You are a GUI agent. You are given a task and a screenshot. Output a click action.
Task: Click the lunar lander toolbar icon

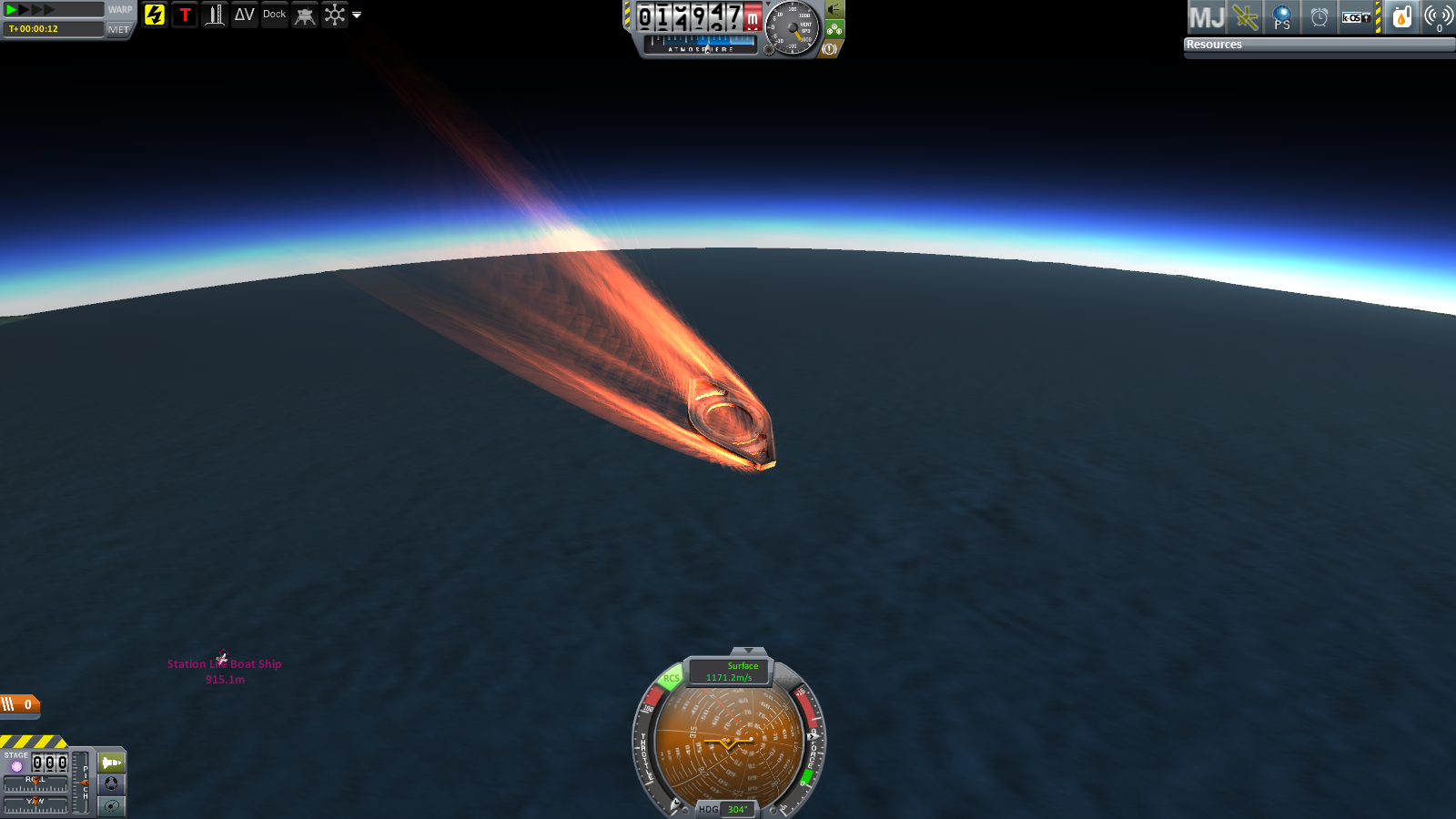point(305,15)
